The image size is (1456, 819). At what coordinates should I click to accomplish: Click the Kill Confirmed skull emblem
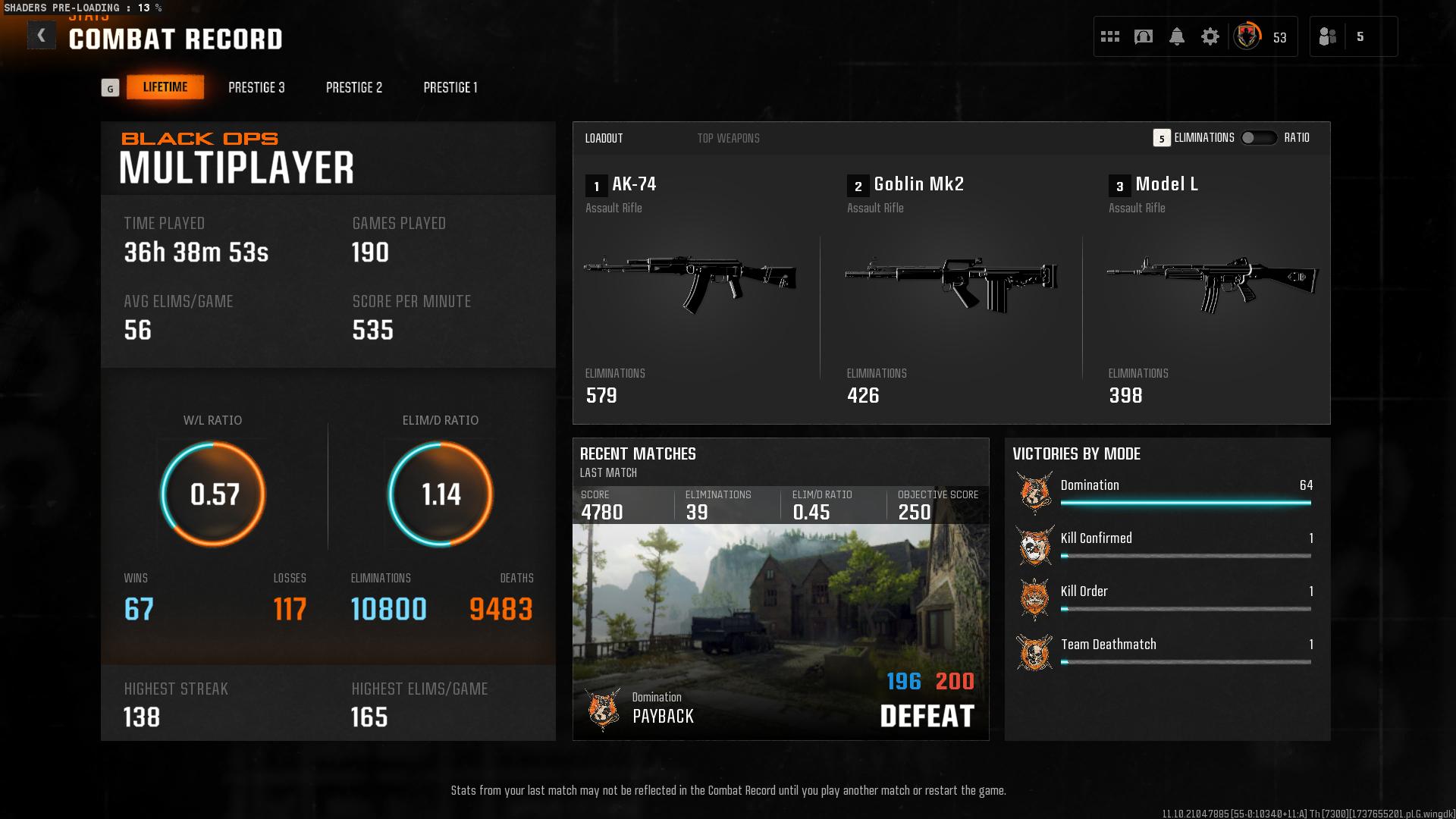1034,543
